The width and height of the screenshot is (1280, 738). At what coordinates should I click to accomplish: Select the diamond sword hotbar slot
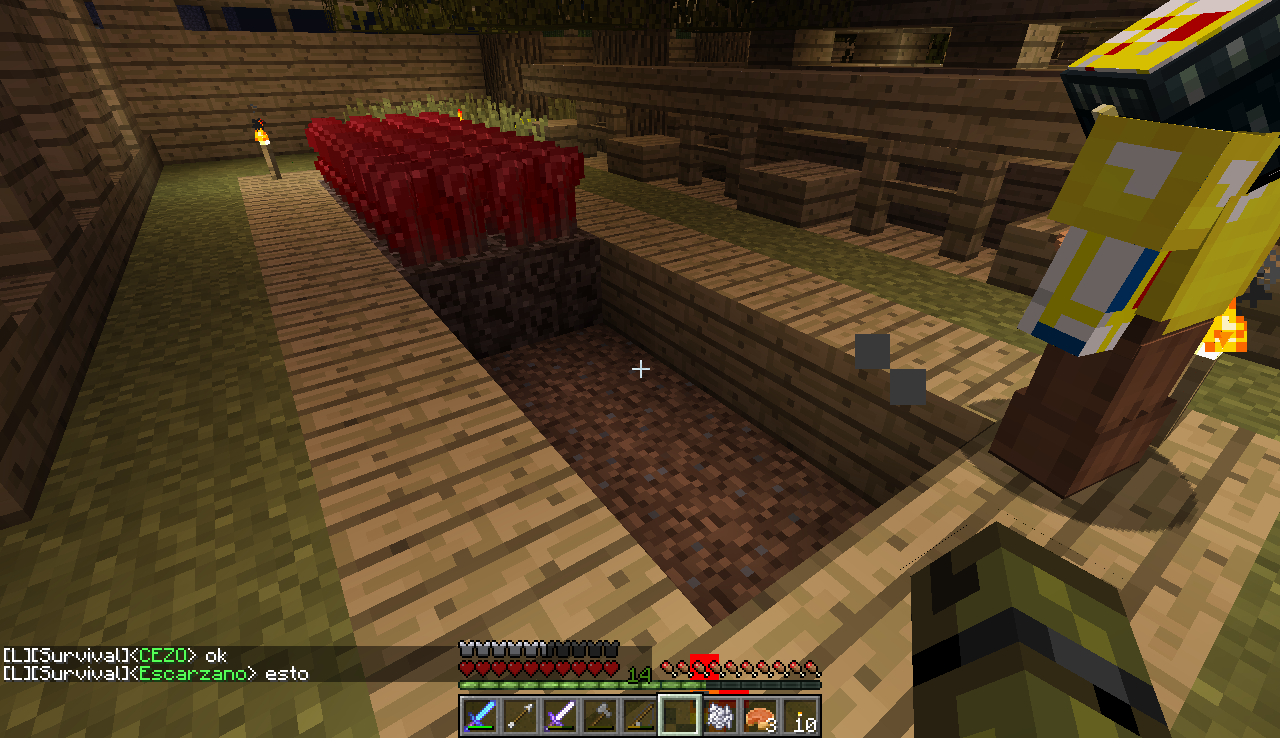pyautogui.click(x=480, y=716)
